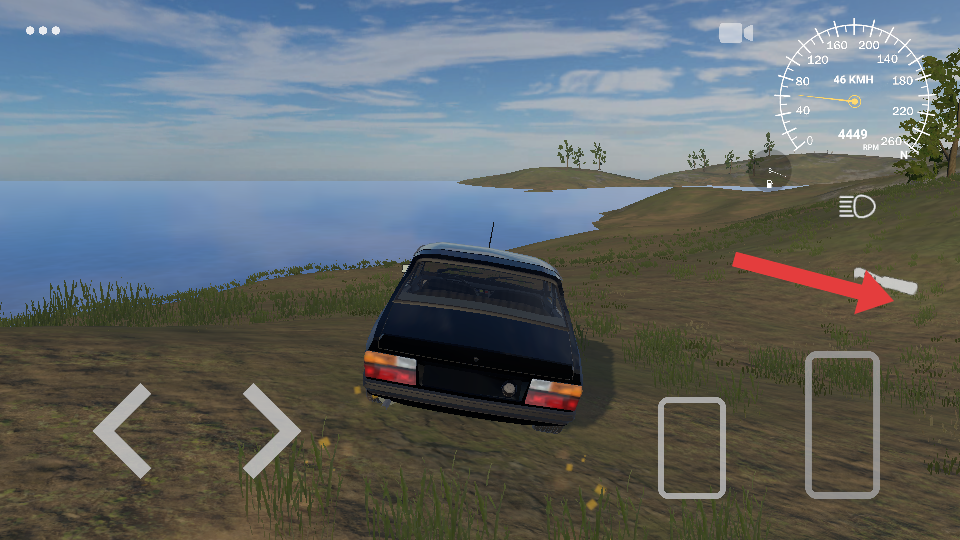The width and height of the screenshot is (960, 540).
Task: Steer right with the right arrow
Action: pyautogui.click(x=270, y=431)
